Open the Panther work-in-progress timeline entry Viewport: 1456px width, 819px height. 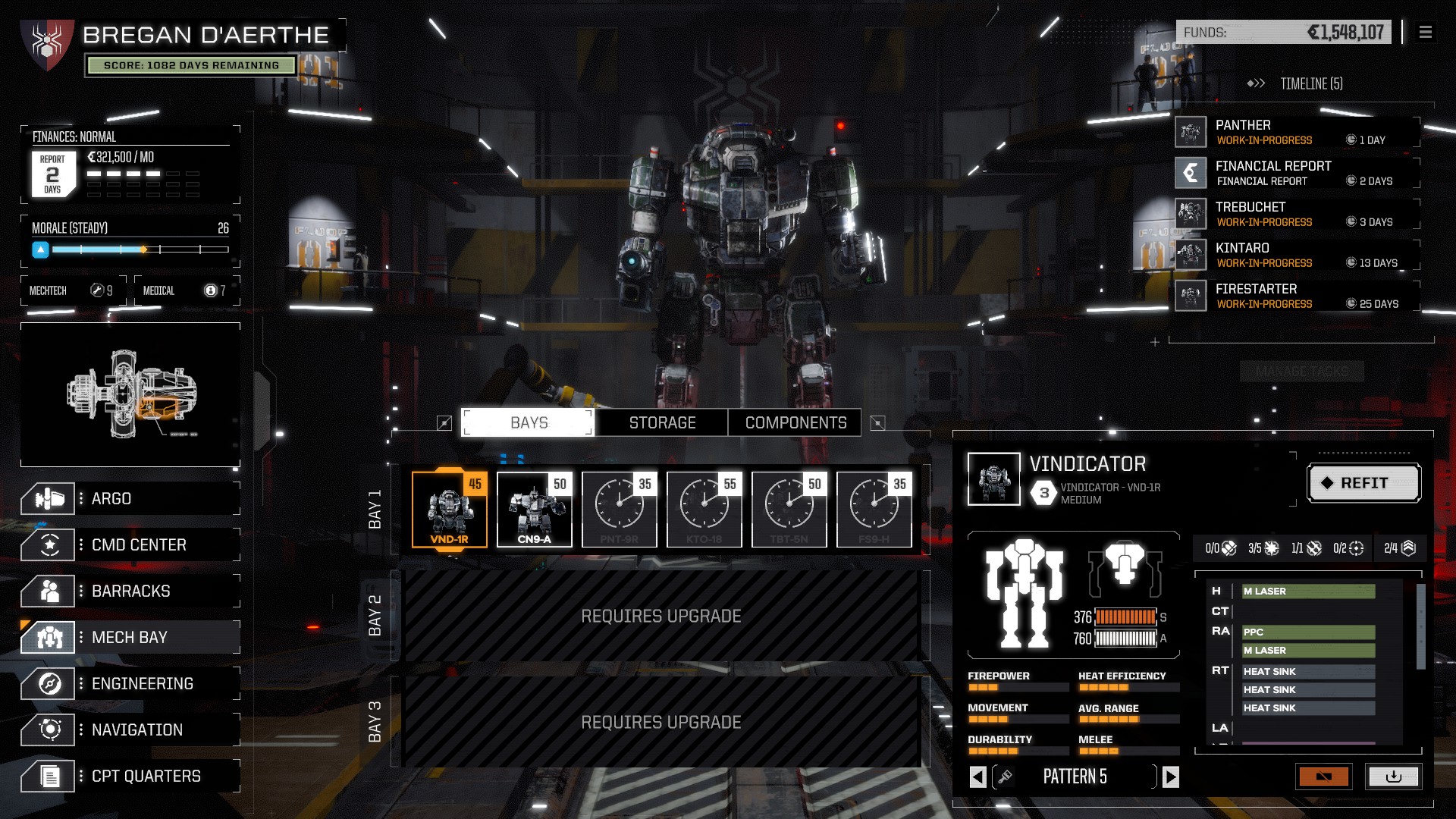point(1297,132)
